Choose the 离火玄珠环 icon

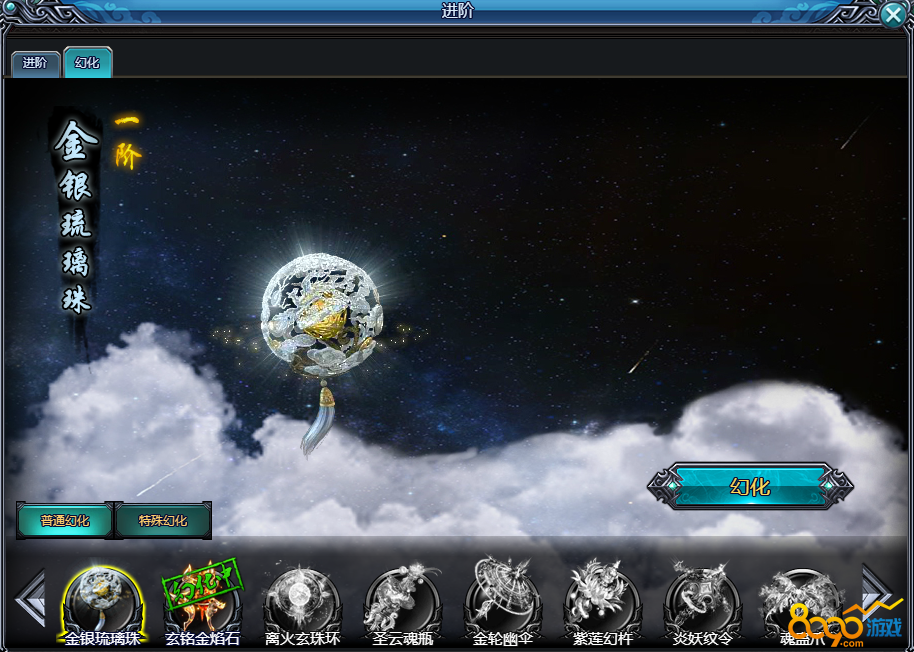coord(302,603)
